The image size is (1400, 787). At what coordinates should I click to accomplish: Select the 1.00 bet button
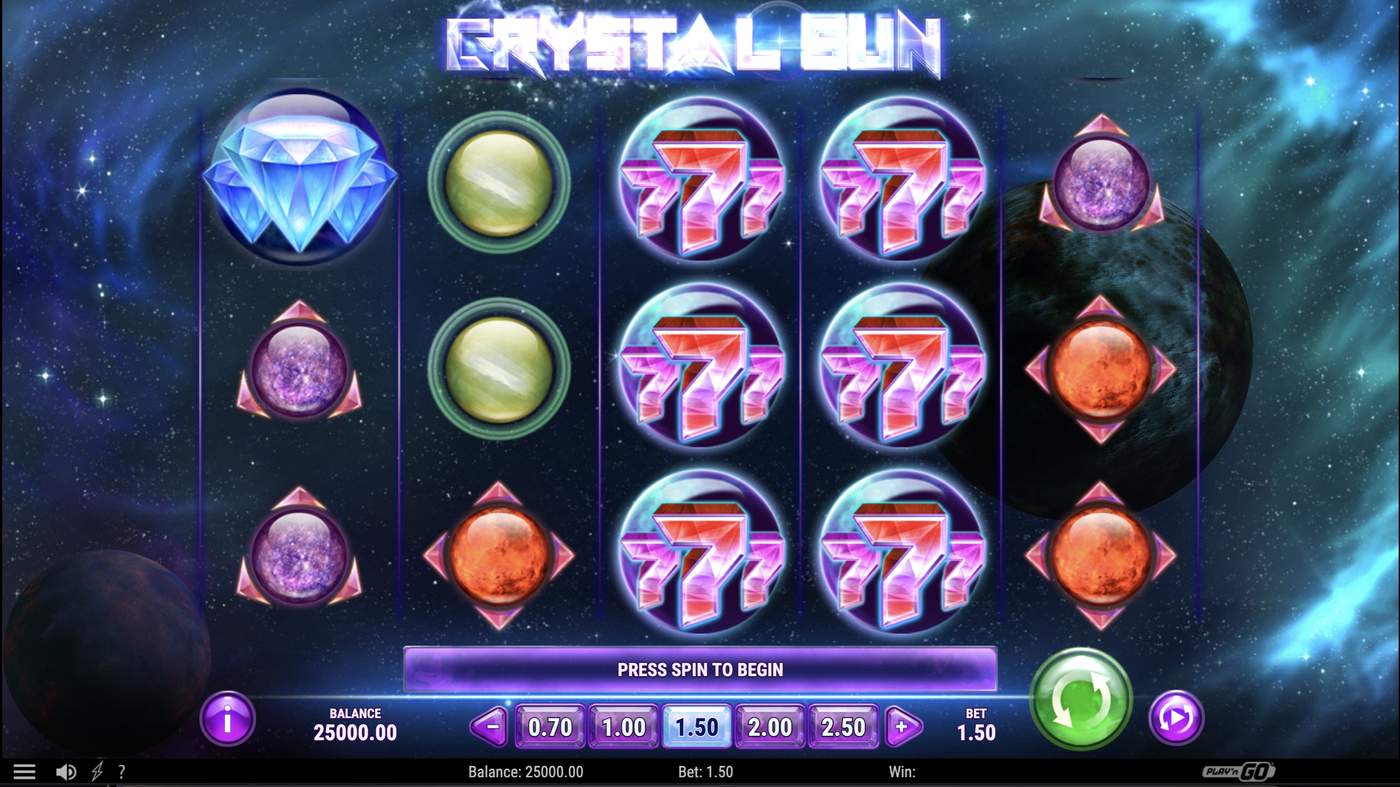pyautogui.click(x=623, y=727)
